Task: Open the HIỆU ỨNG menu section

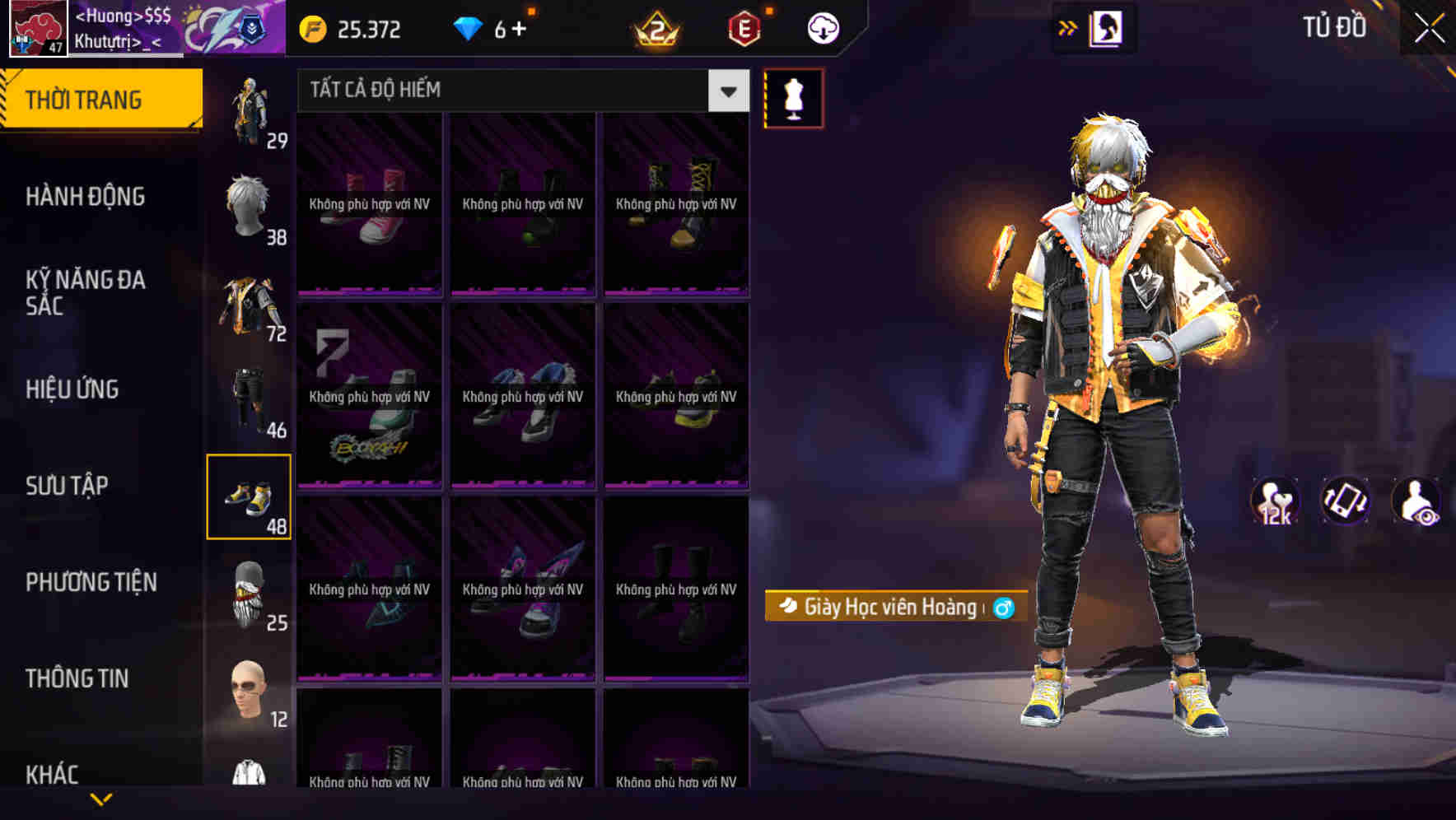Action: (72, 389)
